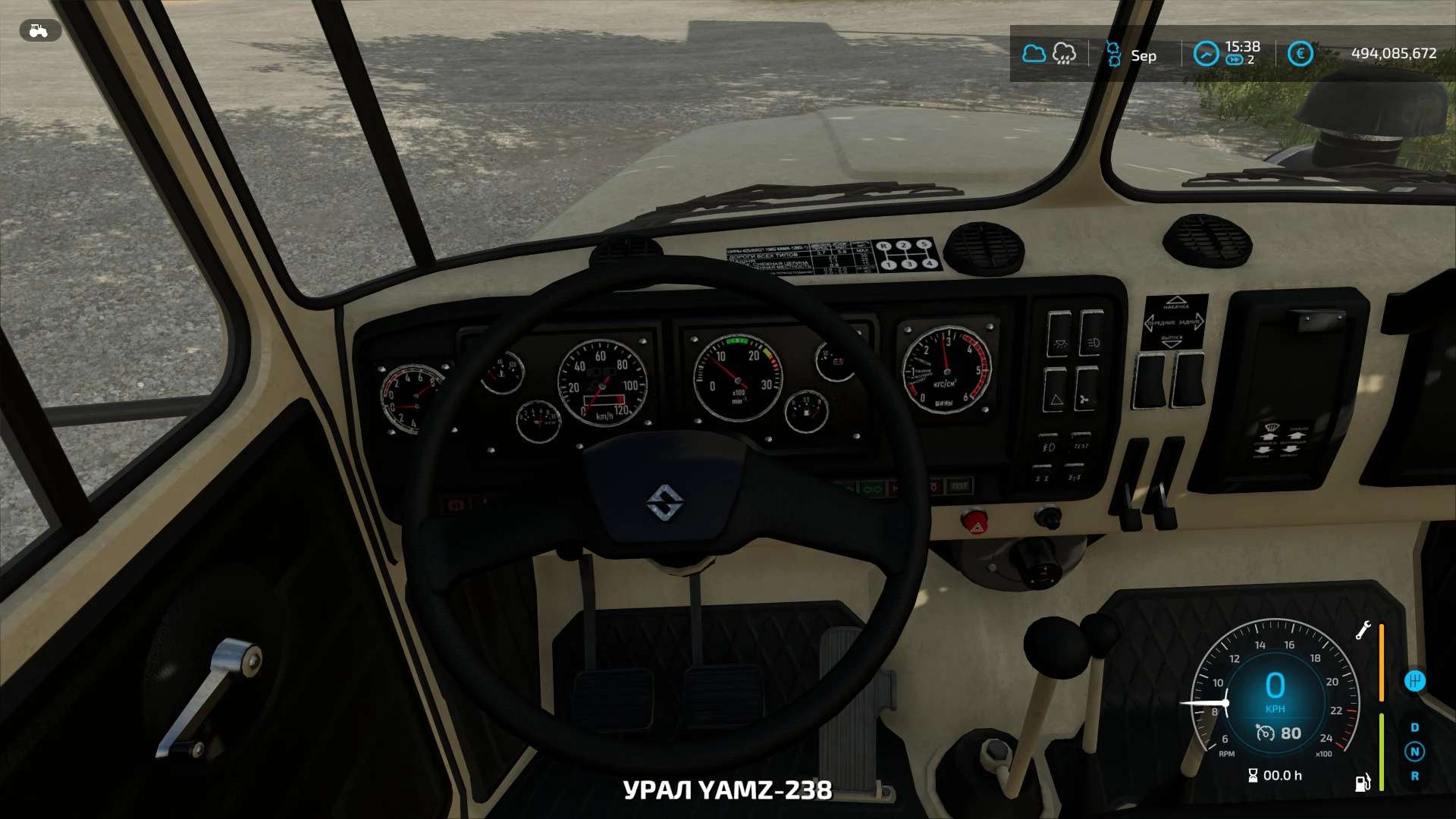
Task: Click the wrench vehicle damage icon
Action: pos(1363,630)
